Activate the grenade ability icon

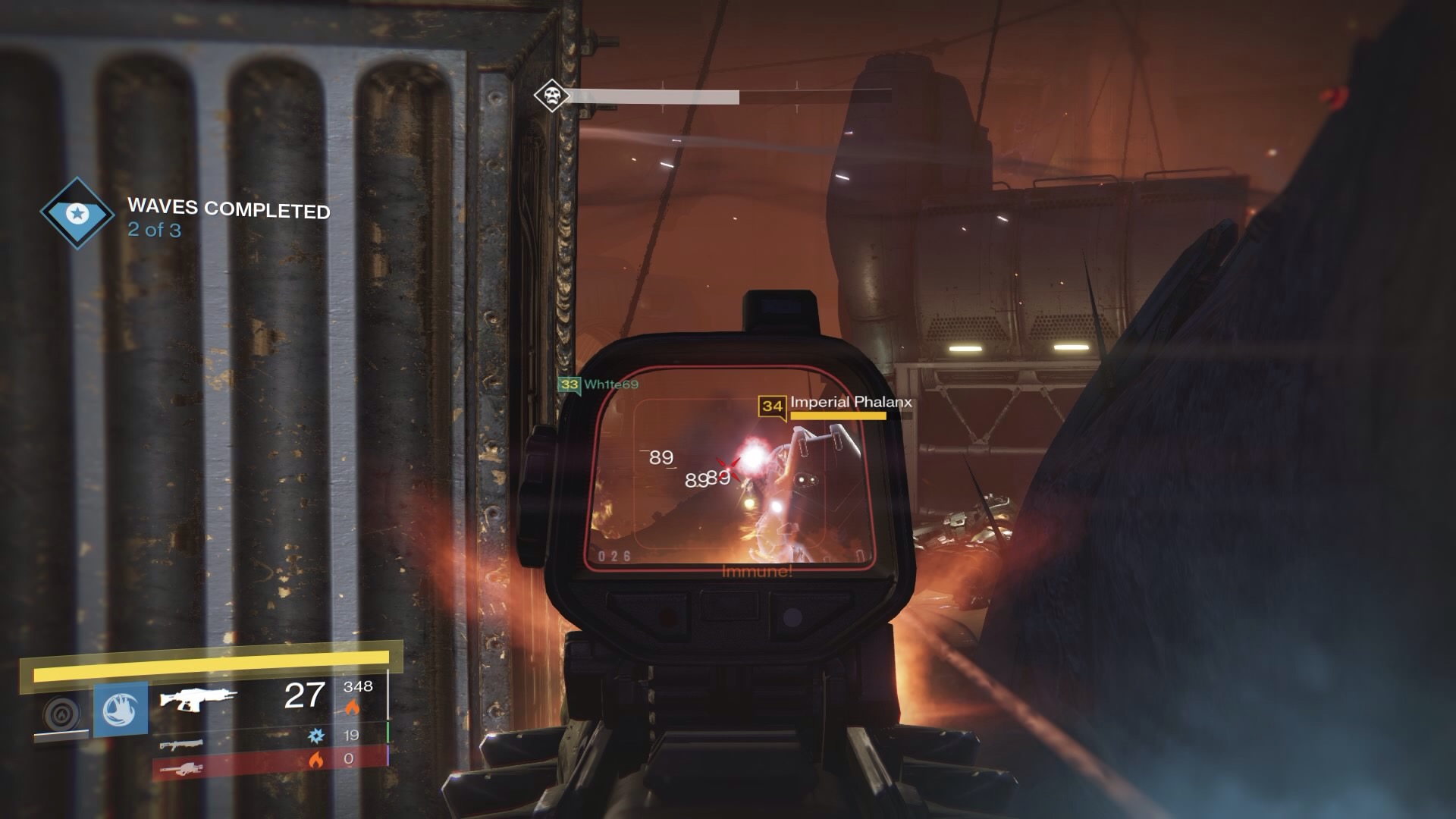tap(61, 712)
